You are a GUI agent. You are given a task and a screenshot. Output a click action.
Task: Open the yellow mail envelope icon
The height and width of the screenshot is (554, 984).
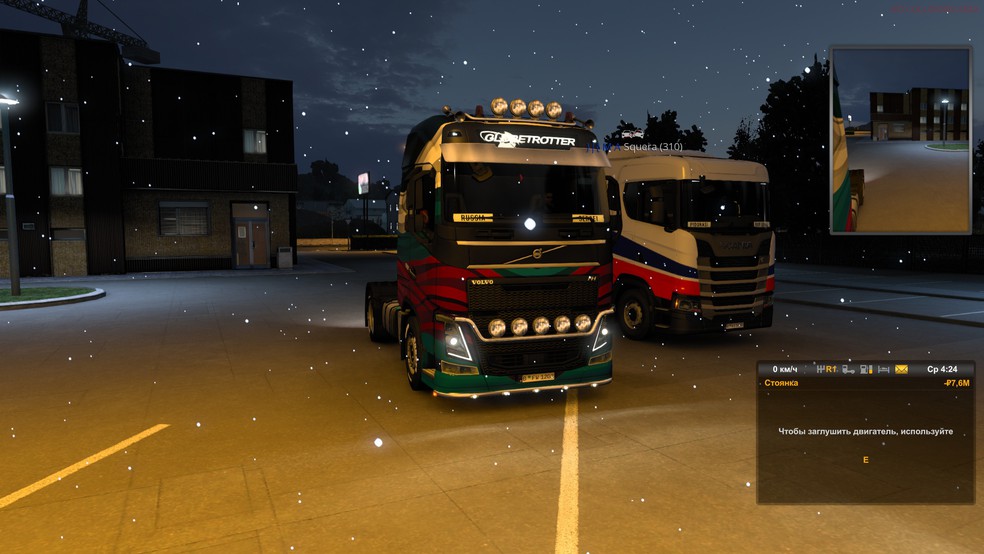[x=901, y=369]
